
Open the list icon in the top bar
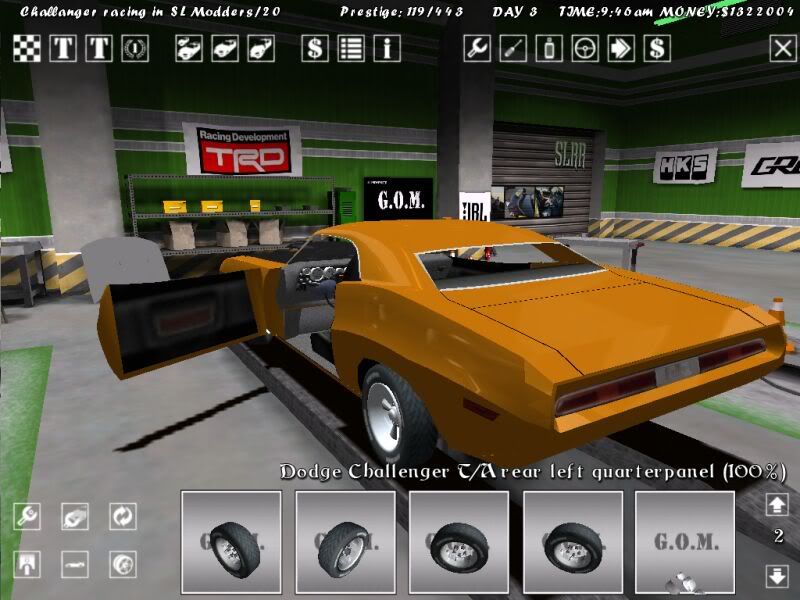click(x=351, y=48)
